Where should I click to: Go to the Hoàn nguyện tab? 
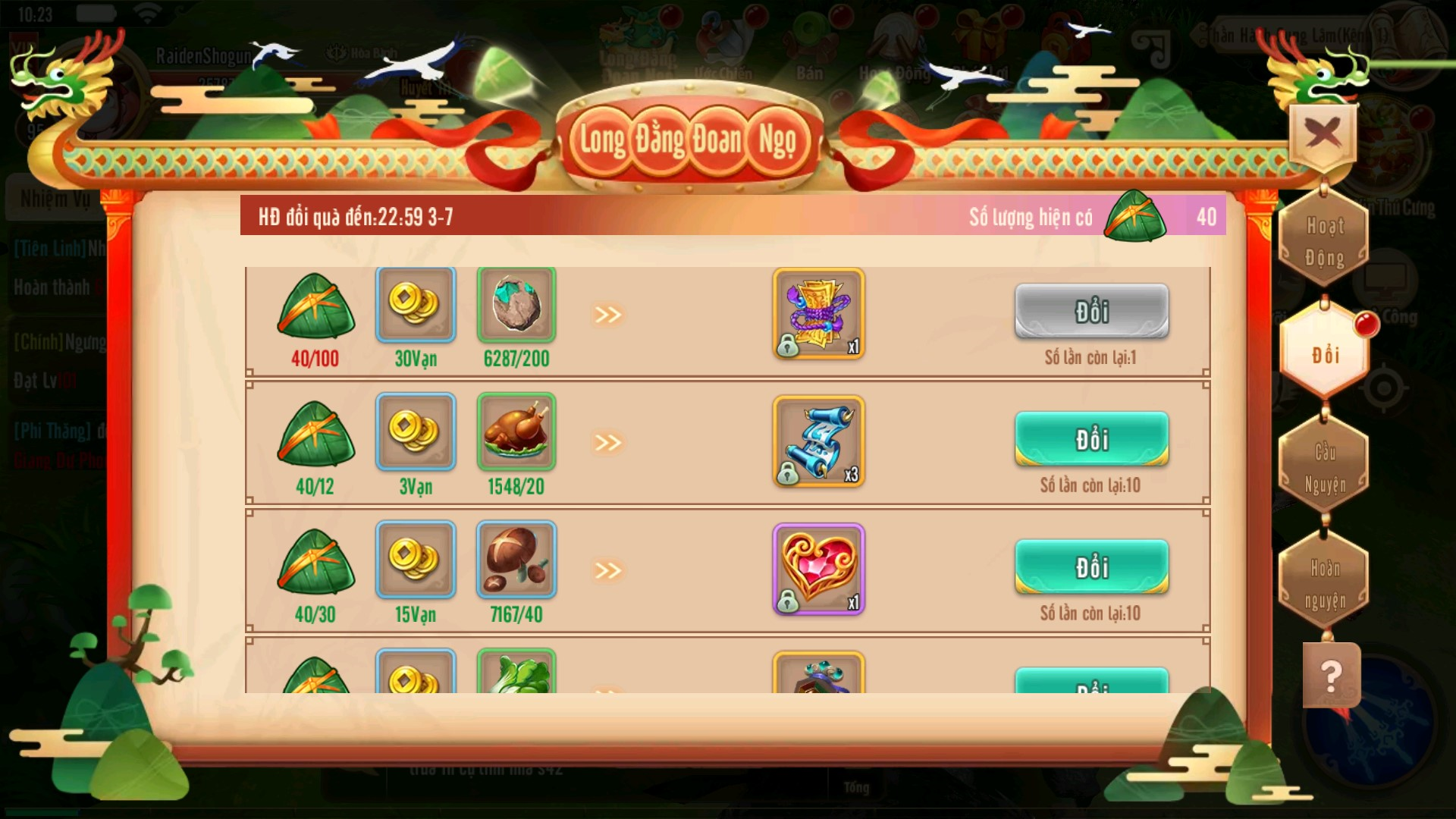[1324, 584]
